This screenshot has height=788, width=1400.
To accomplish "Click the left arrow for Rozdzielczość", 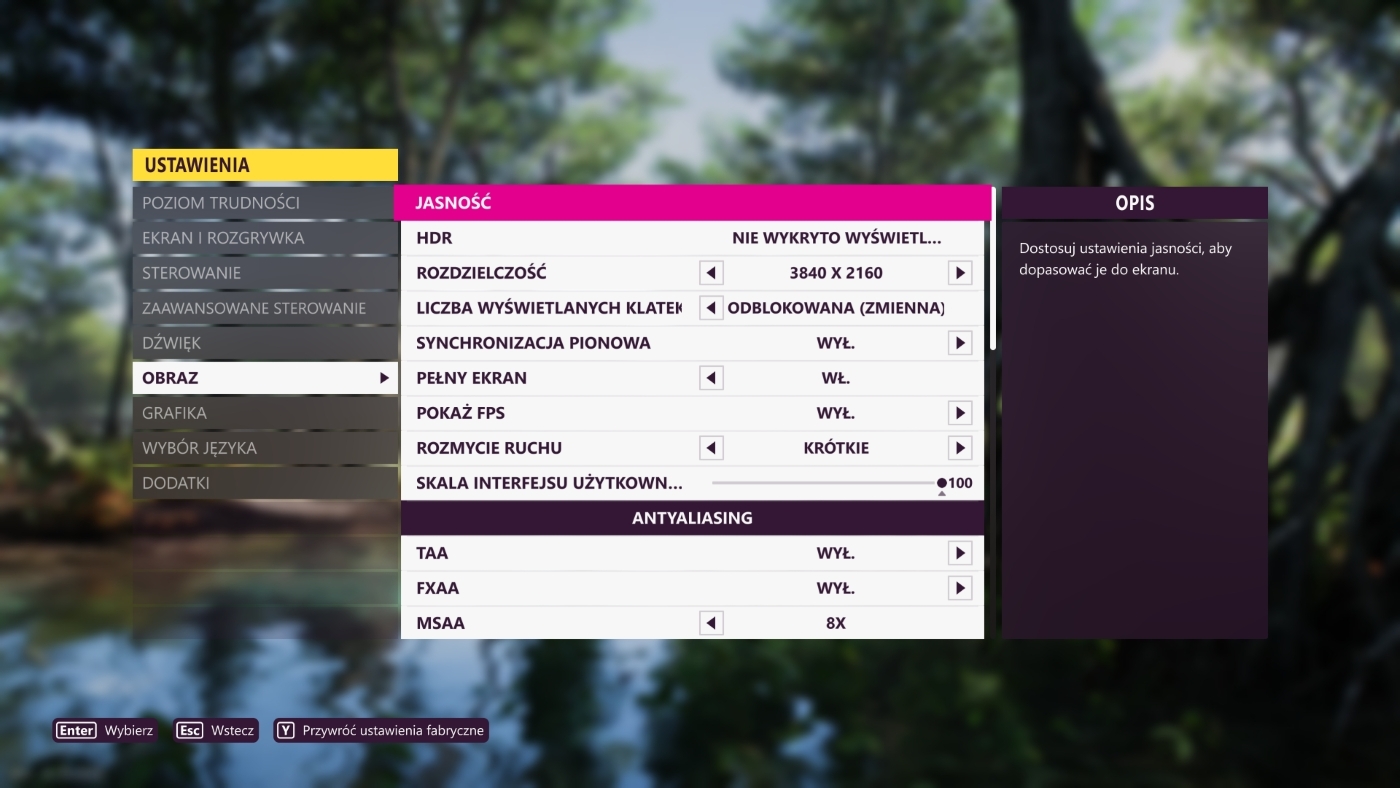I will (711, 273).
